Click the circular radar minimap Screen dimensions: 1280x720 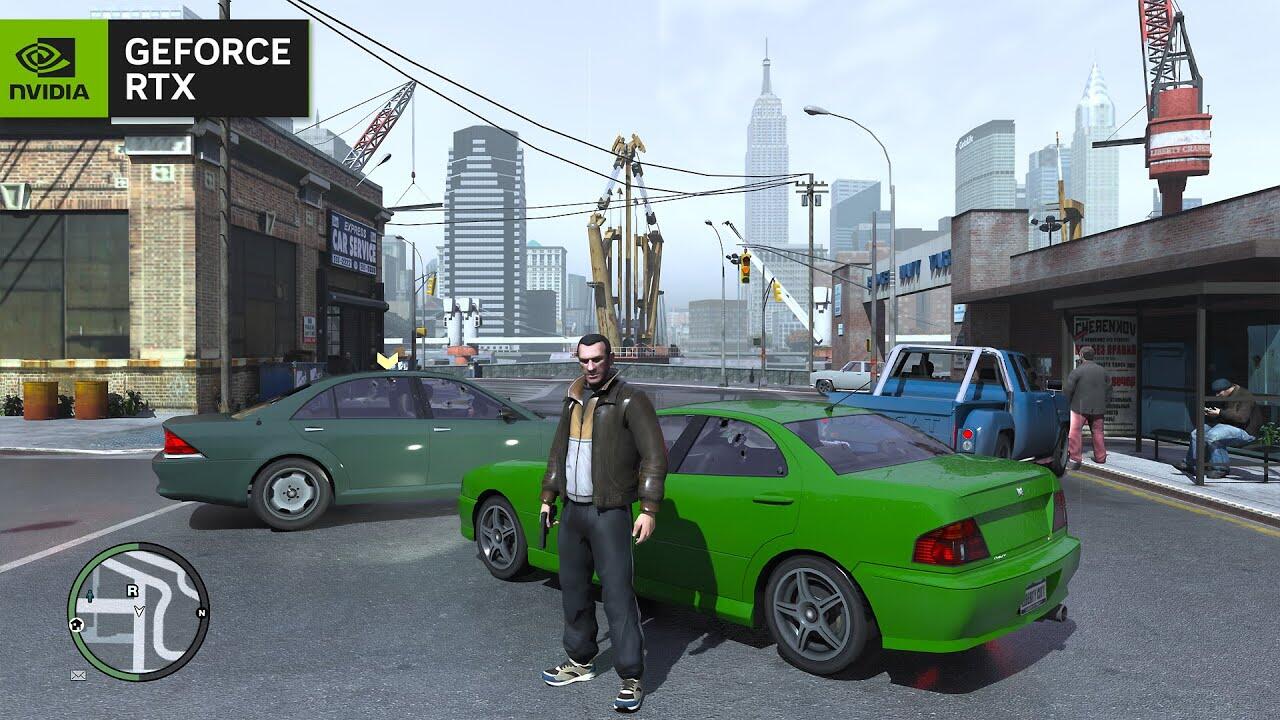click(x=138, y=611)
